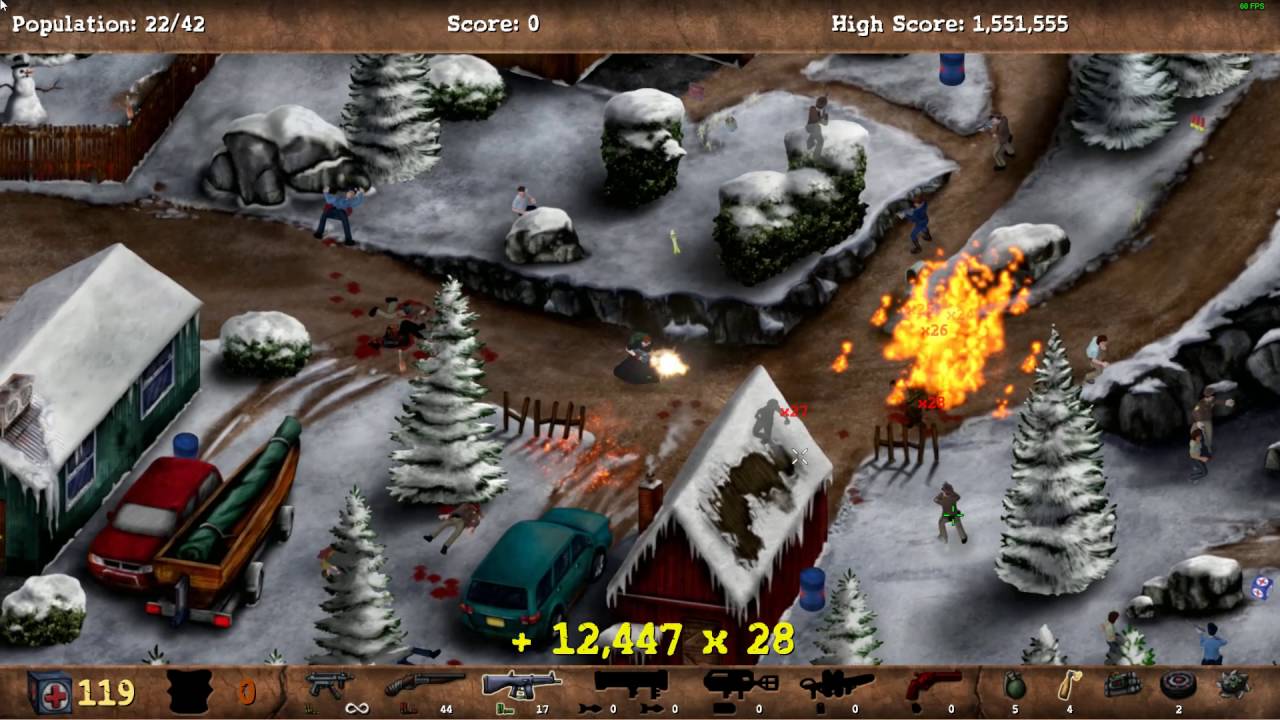1280x720 pixels.
Task: Equip the highlighted assault rifle
Action: (x=521, y=685)
